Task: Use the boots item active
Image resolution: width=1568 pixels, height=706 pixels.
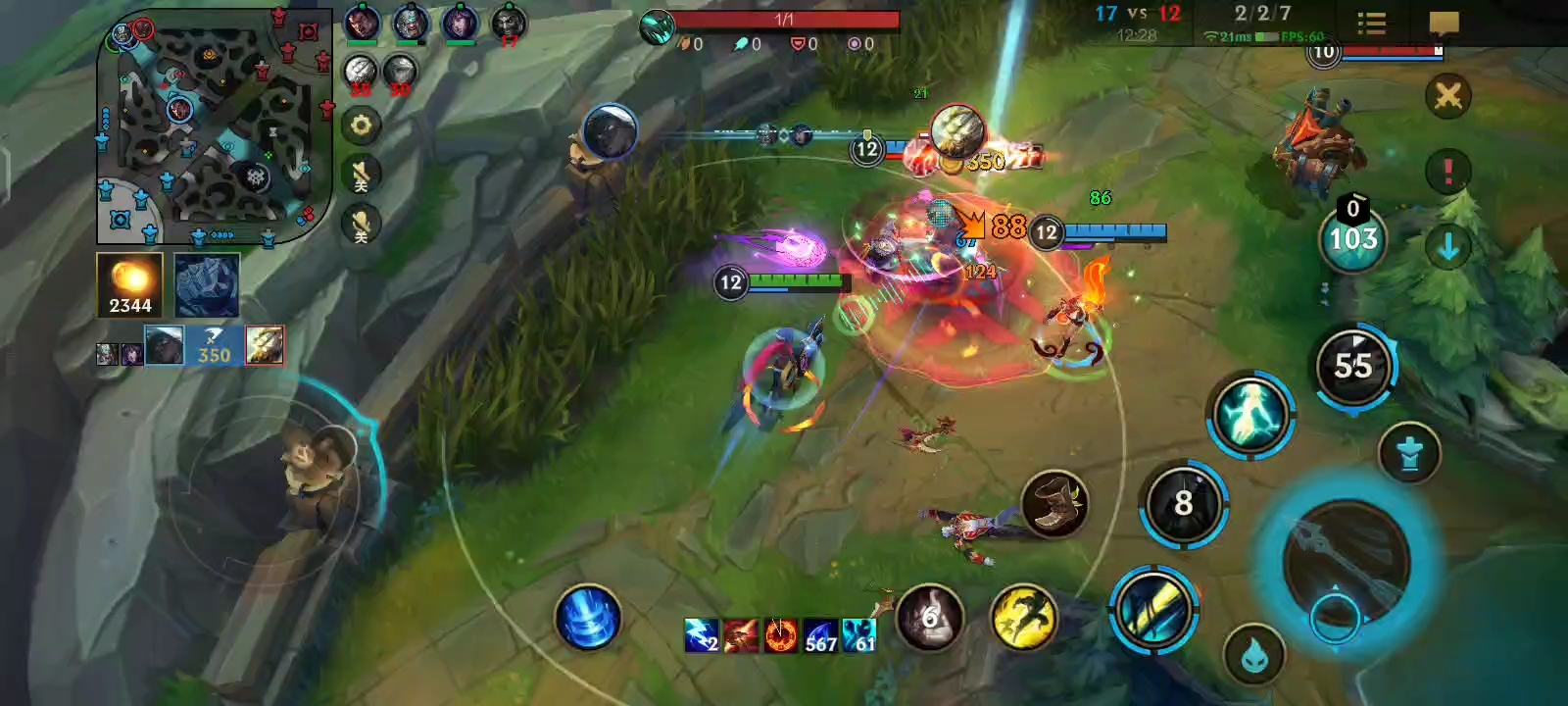Action: point(1054,504)
